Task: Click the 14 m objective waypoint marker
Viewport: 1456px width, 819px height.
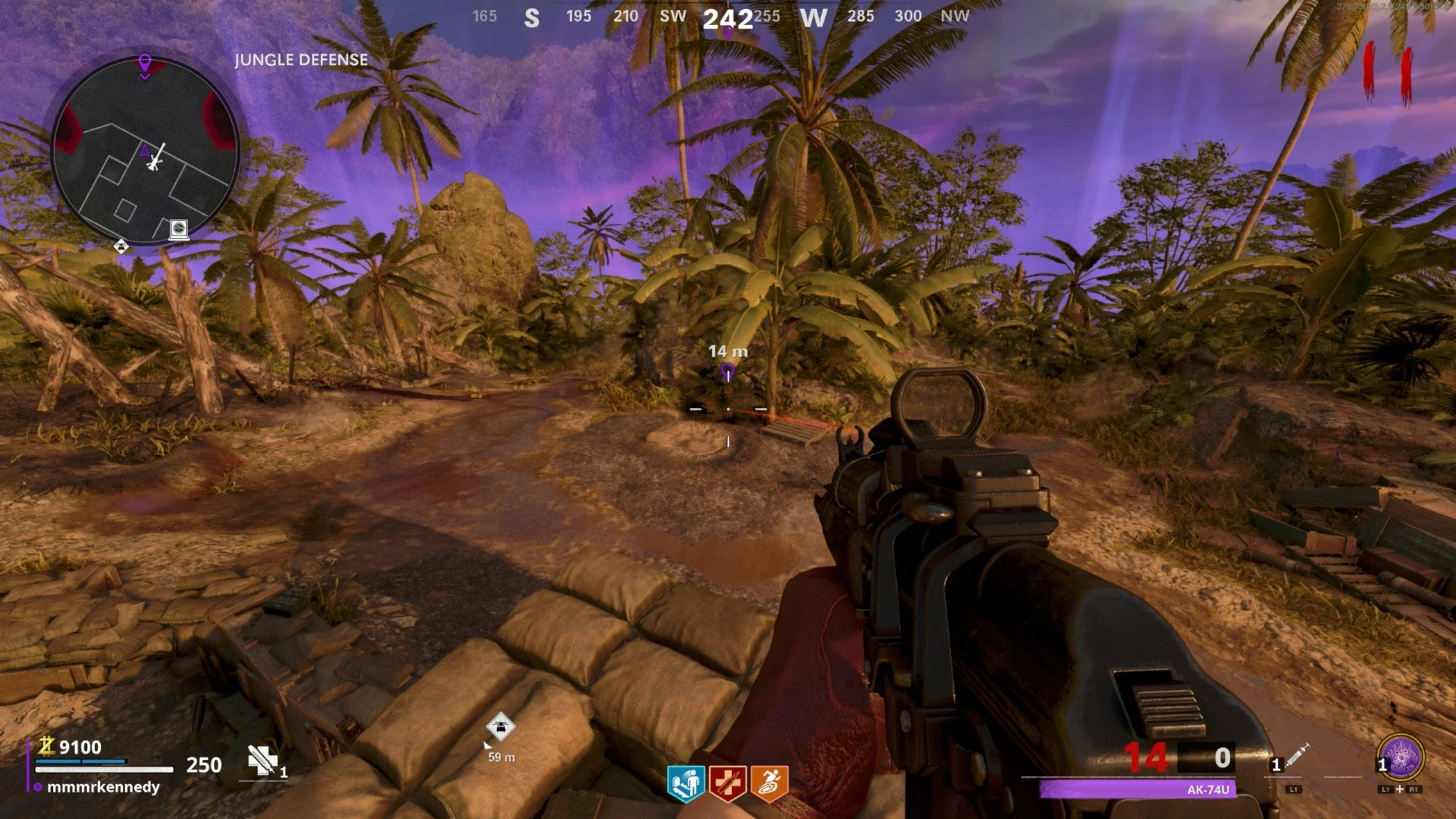Action: pos(727,372)
